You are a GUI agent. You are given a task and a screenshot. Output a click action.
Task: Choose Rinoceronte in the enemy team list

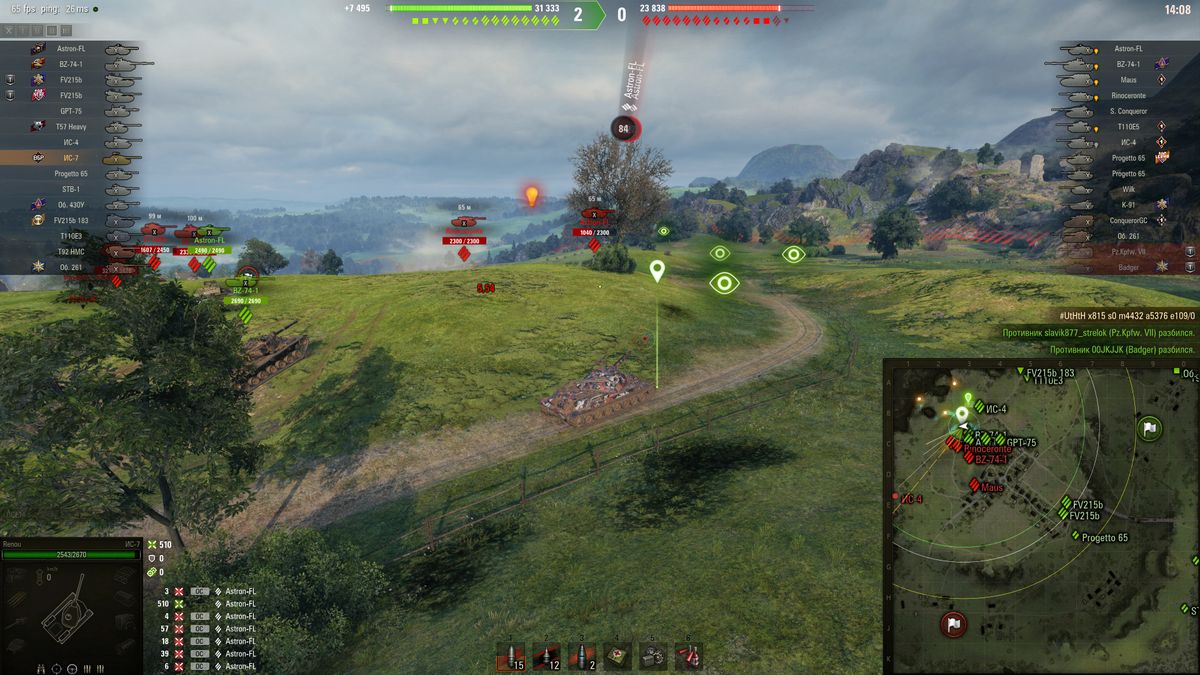tap(1127, 95)
